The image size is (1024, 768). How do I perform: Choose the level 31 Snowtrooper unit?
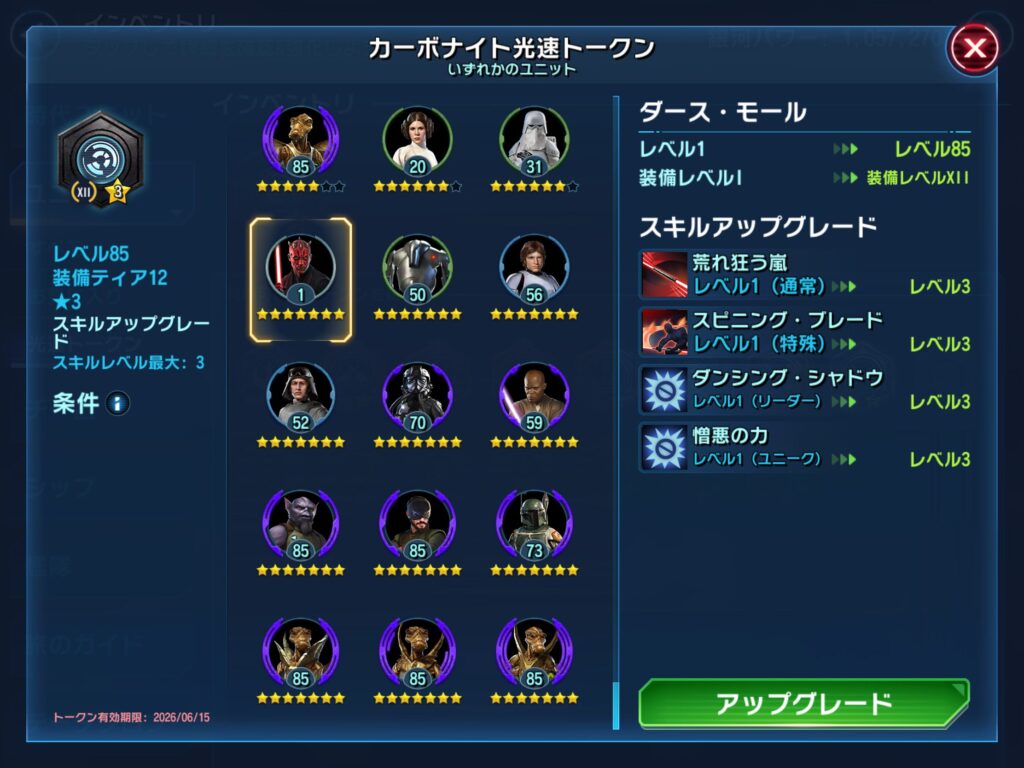[x=534, y=142]
